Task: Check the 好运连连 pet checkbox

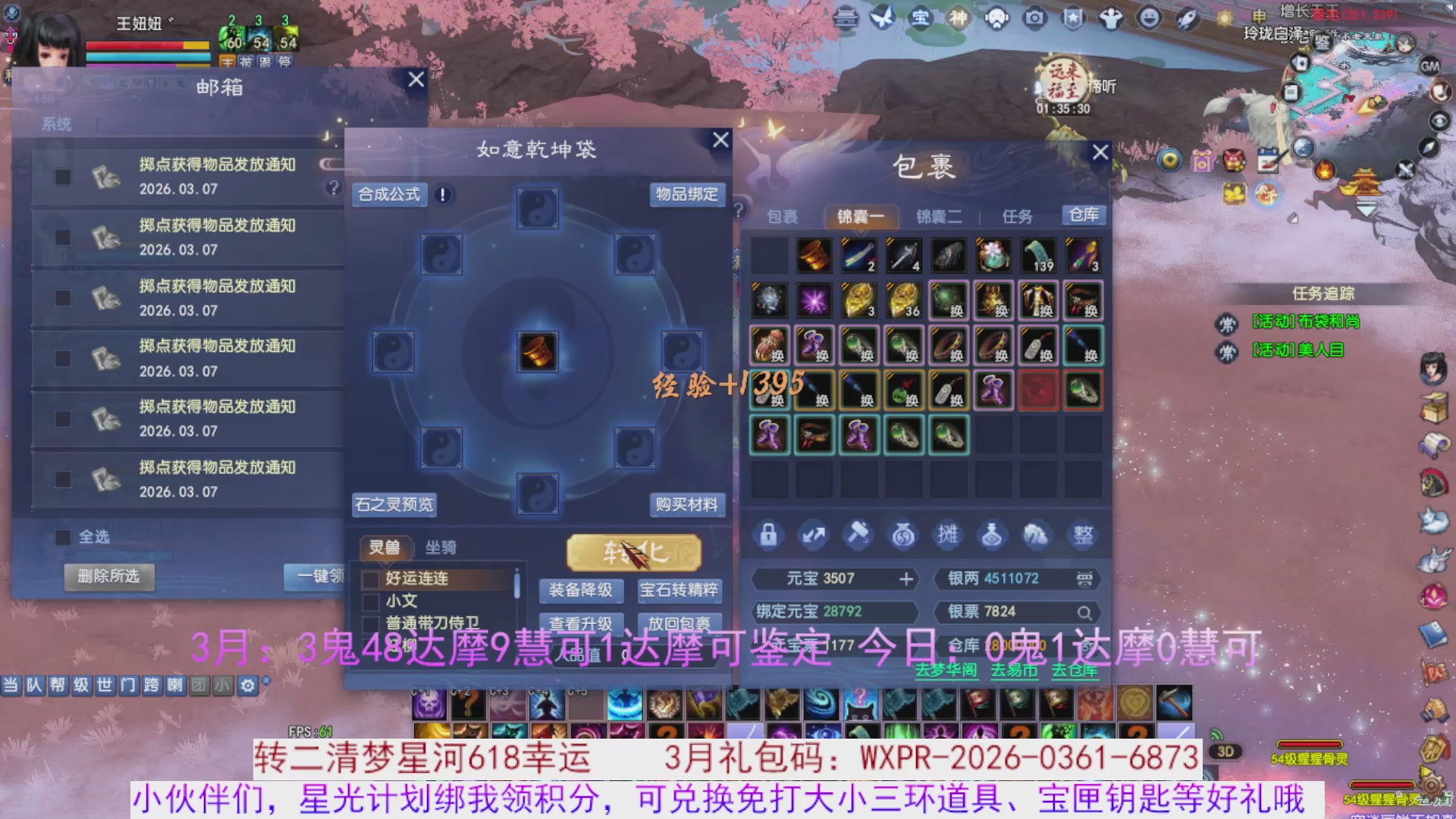Action: pos(369,579)
